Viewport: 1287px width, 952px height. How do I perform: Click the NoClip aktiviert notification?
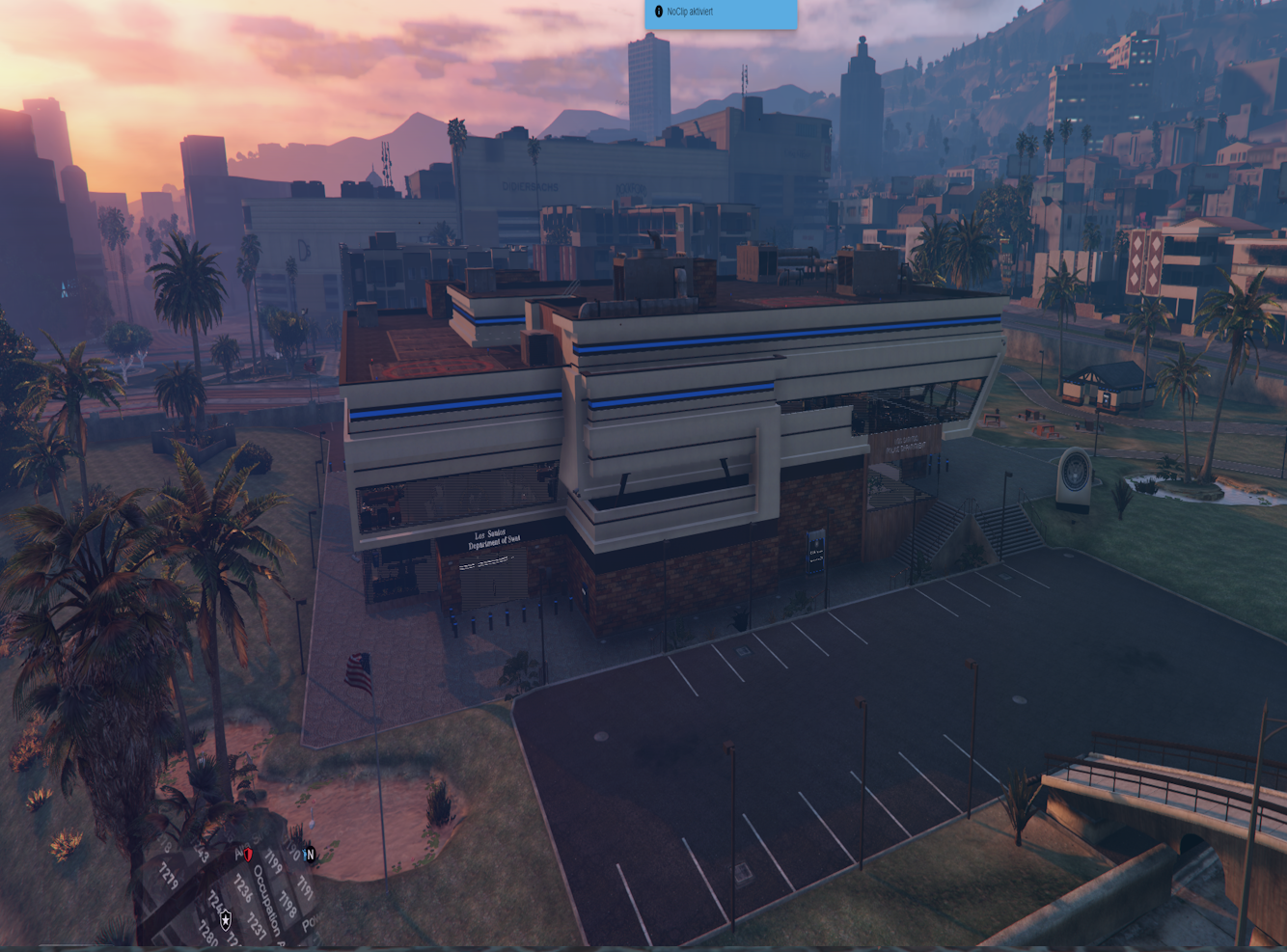721,13
